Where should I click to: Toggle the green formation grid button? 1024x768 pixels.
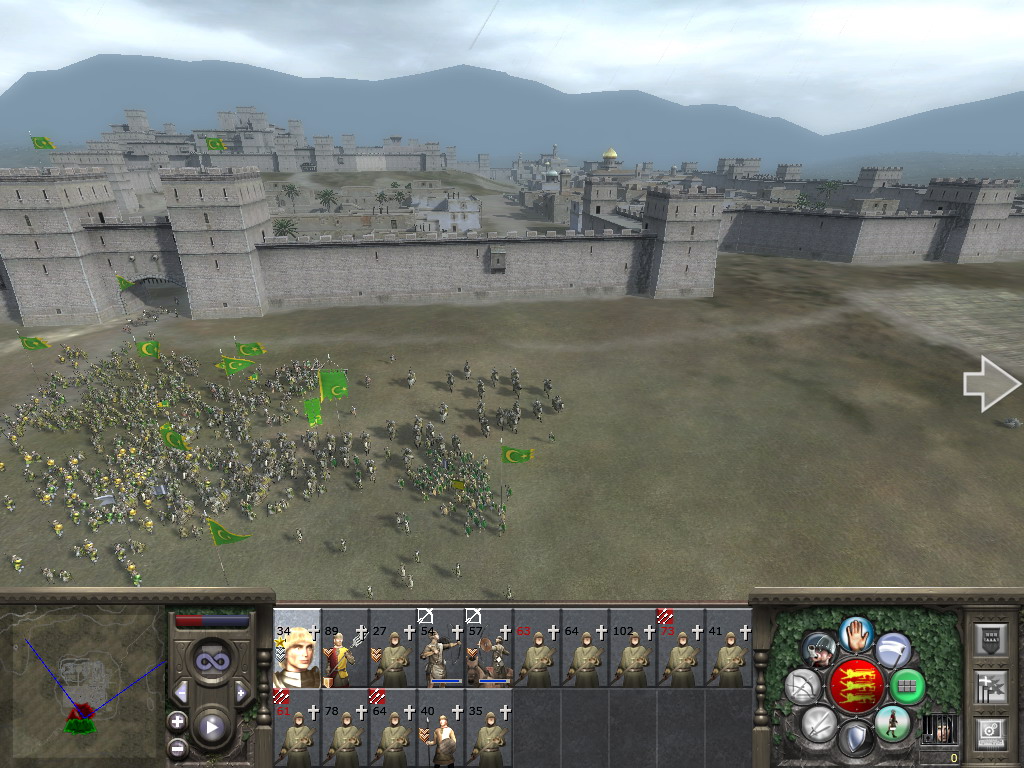tap(908, 686)
